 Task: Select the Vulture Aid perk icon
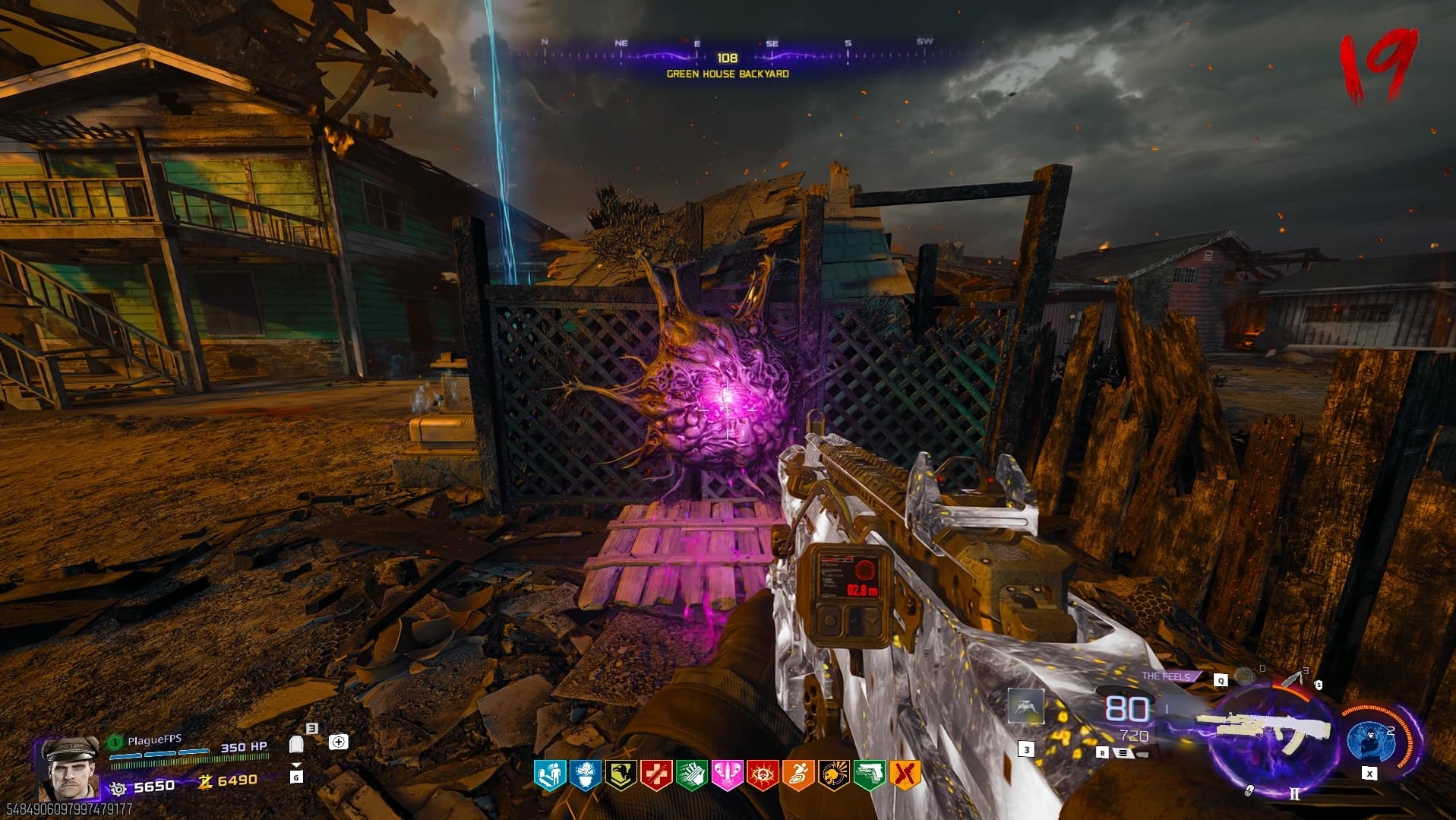pos(620,775)
